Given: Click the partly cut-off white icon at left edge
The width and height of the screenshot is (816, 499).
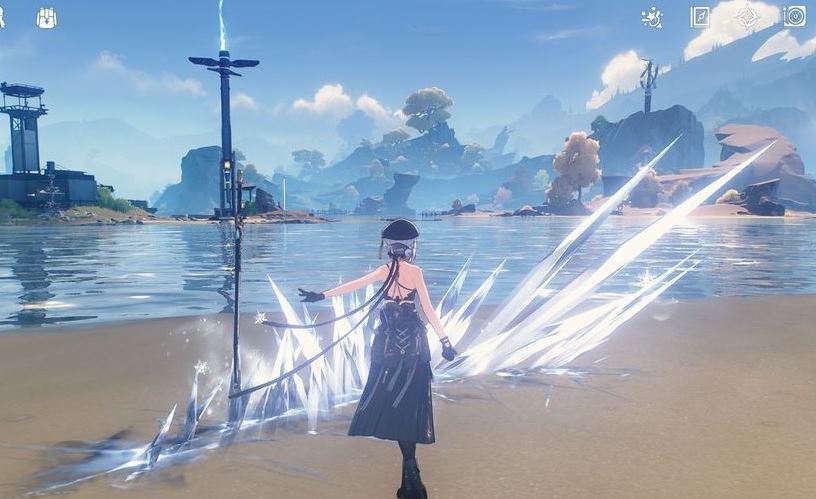Looking at the screenshot, I should click(3, 17).
